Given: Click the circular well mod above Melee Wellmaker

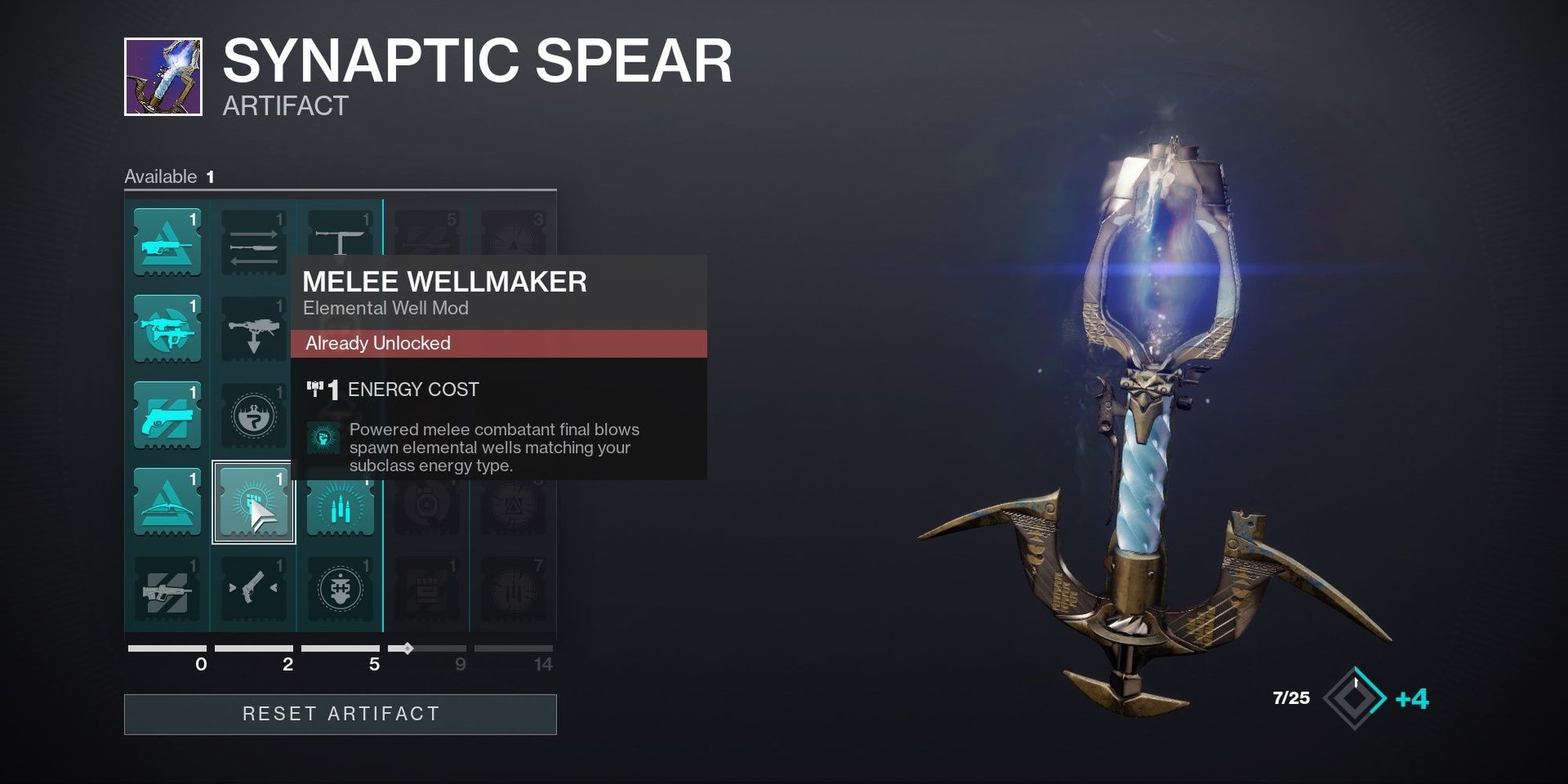Looking at the screenshot, I should [252, 416].
